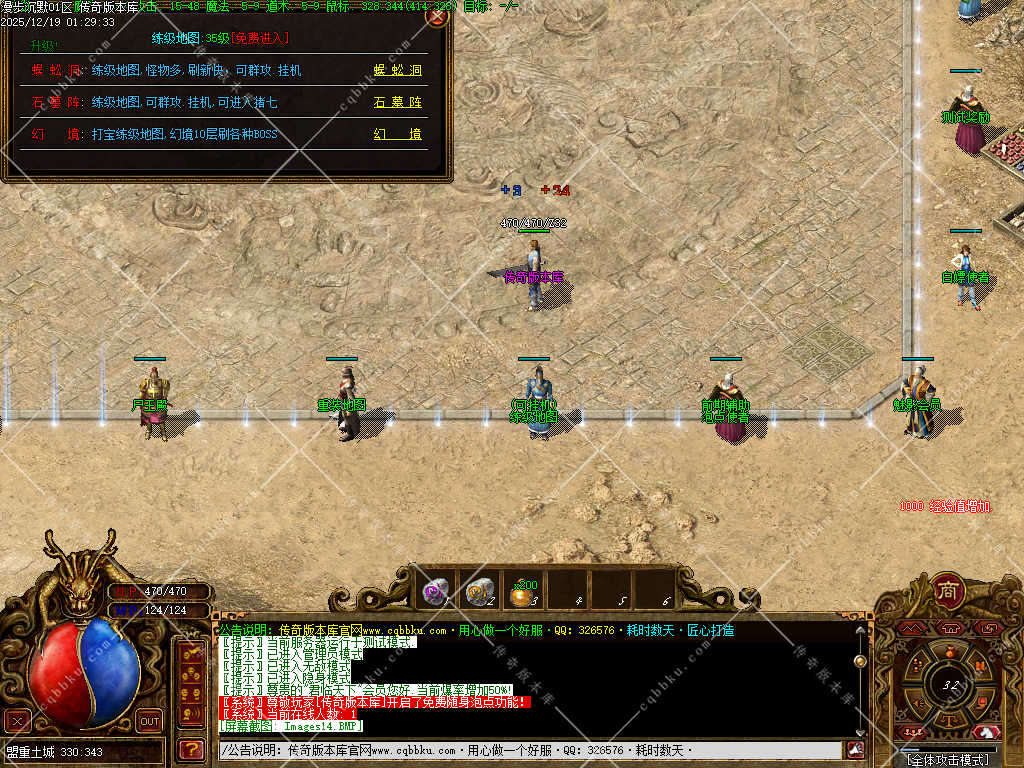Open the question mark help button
The height and width of the screenshot is (768, 1024).
[190, 748]
